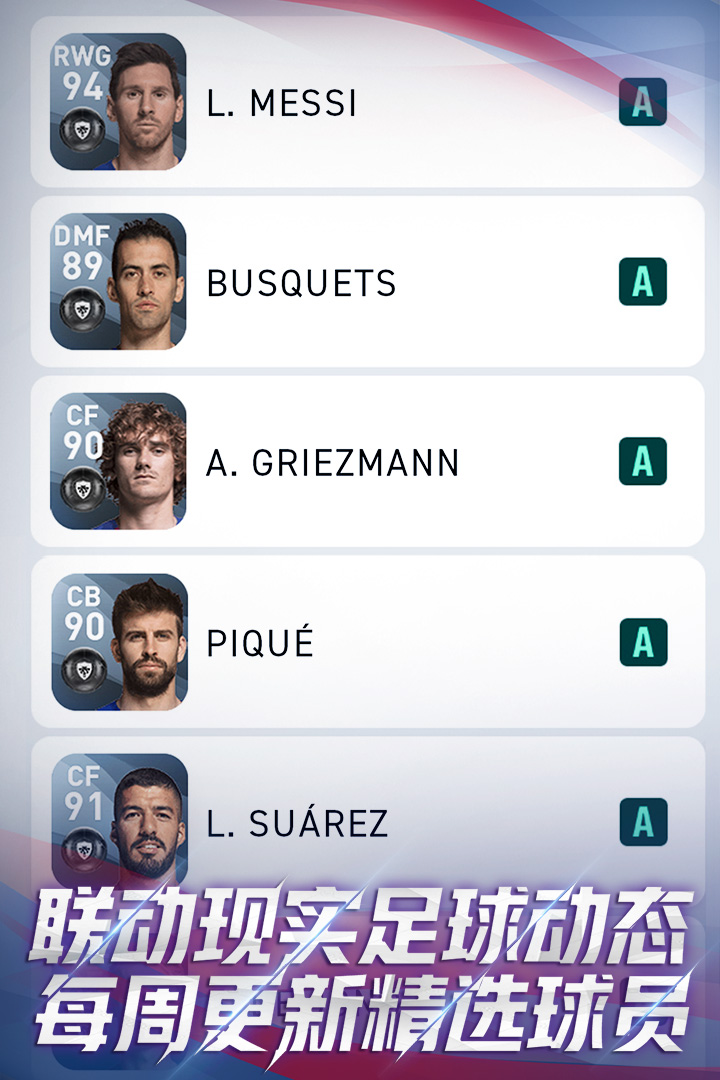Click the A rating badge beside Messi
This screenshot has width=720, height=1080.
tap(643, 102)
